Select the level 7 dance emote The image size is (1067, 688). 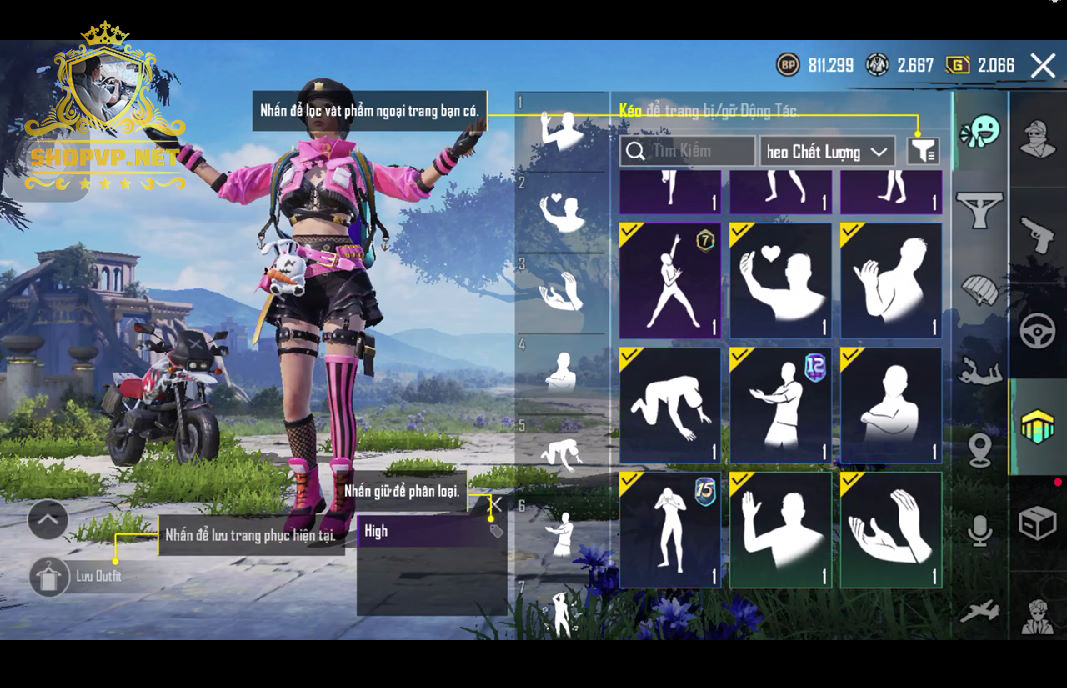coord(670,280)
